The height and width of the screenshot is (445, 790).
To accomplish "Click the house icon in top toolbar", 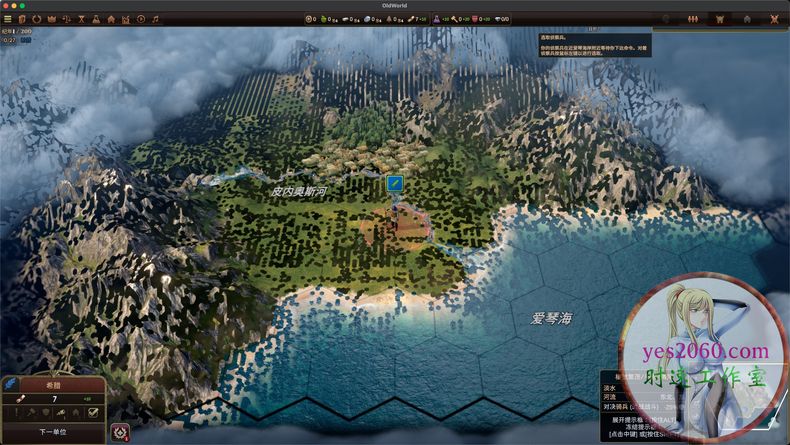I will [x=111, y=19].
